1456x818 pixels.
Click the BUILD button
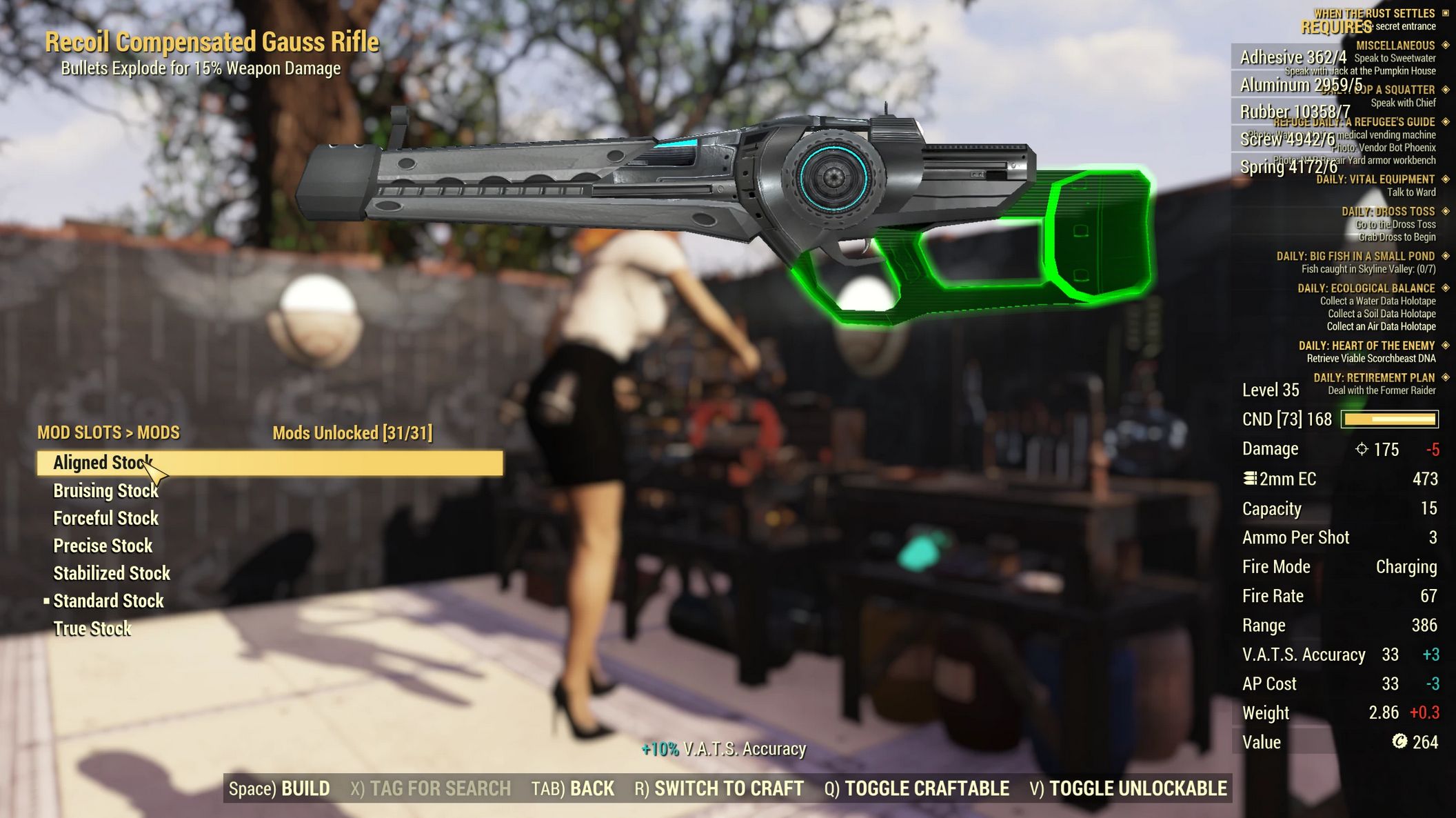click(x=279, y=788)
